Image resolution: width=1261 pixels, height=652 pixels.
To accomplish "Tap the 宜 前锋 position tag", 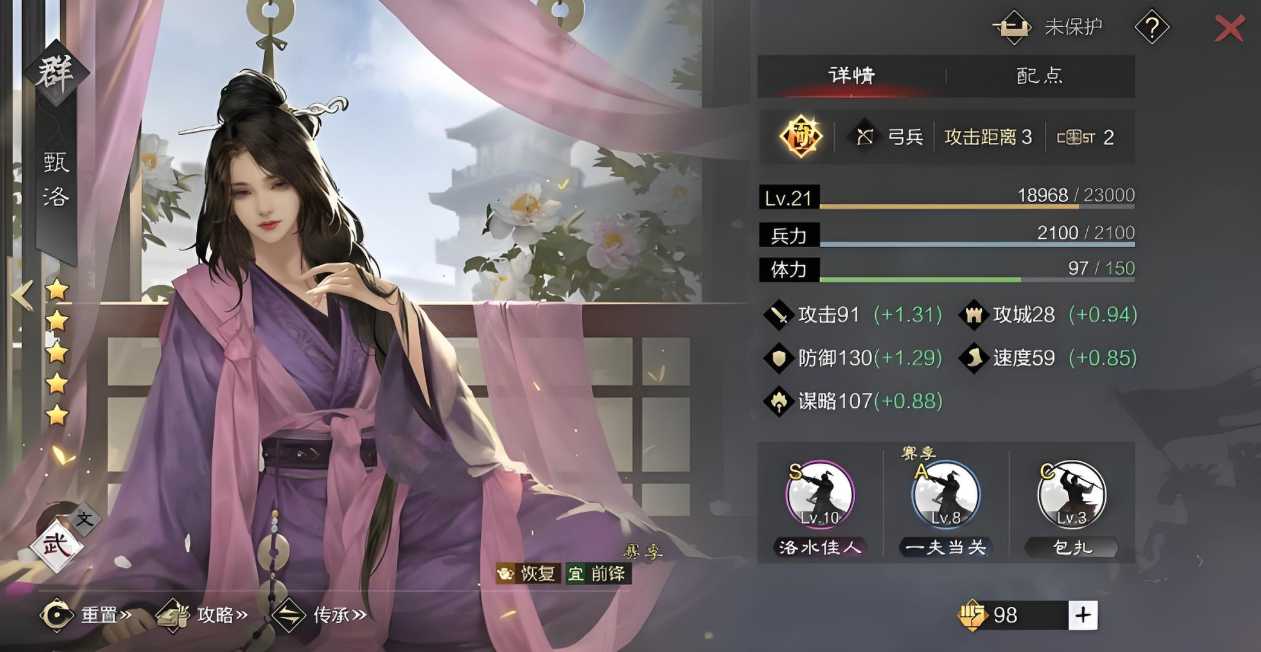I will [598, 573].
